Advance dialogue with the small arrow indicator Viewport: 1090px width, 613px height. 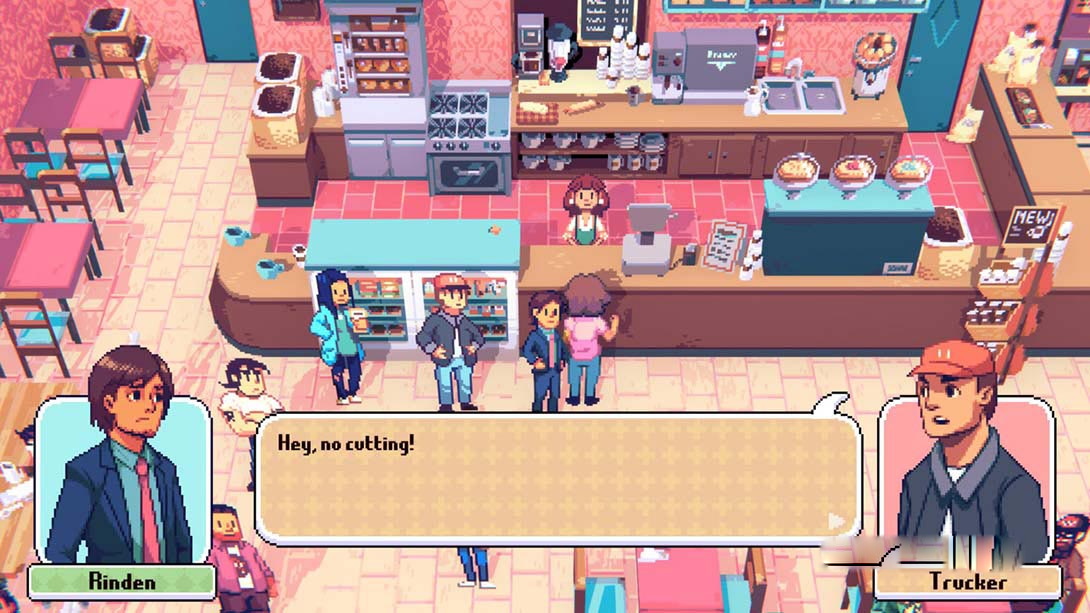tap(836, 521)
